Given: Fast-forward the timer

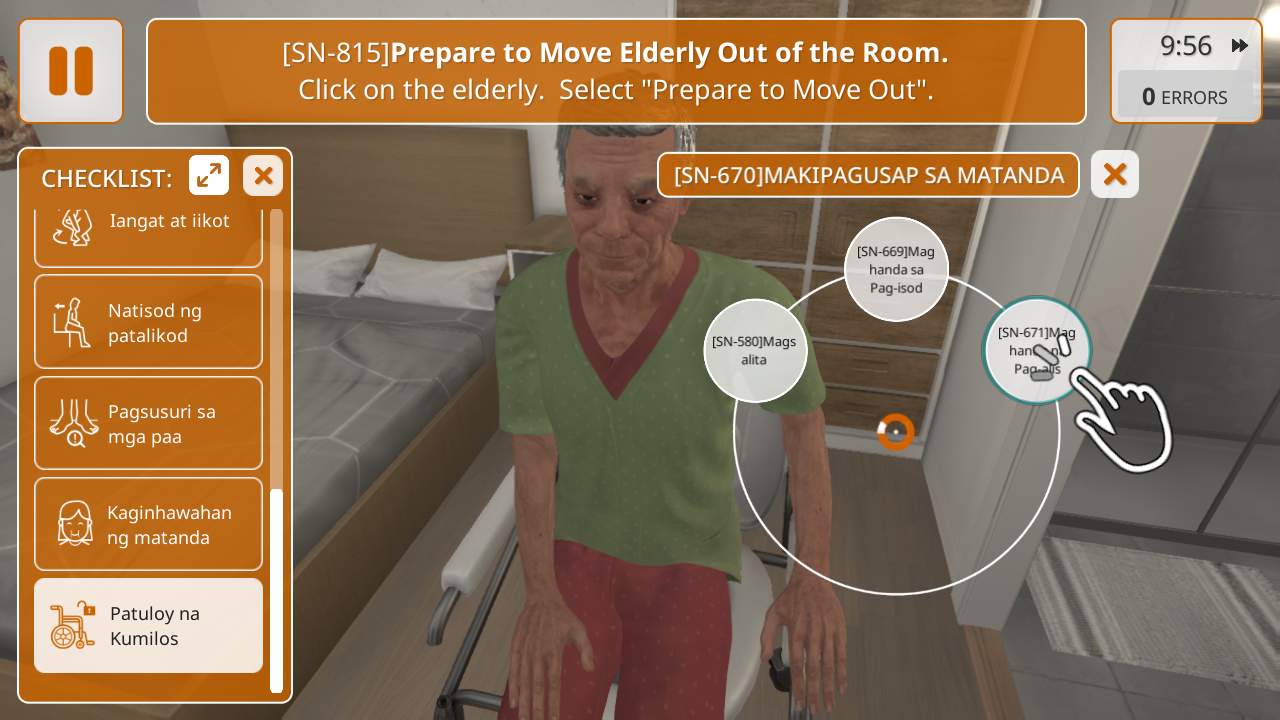Looking at the screenshot, I should click(1240, 46).
